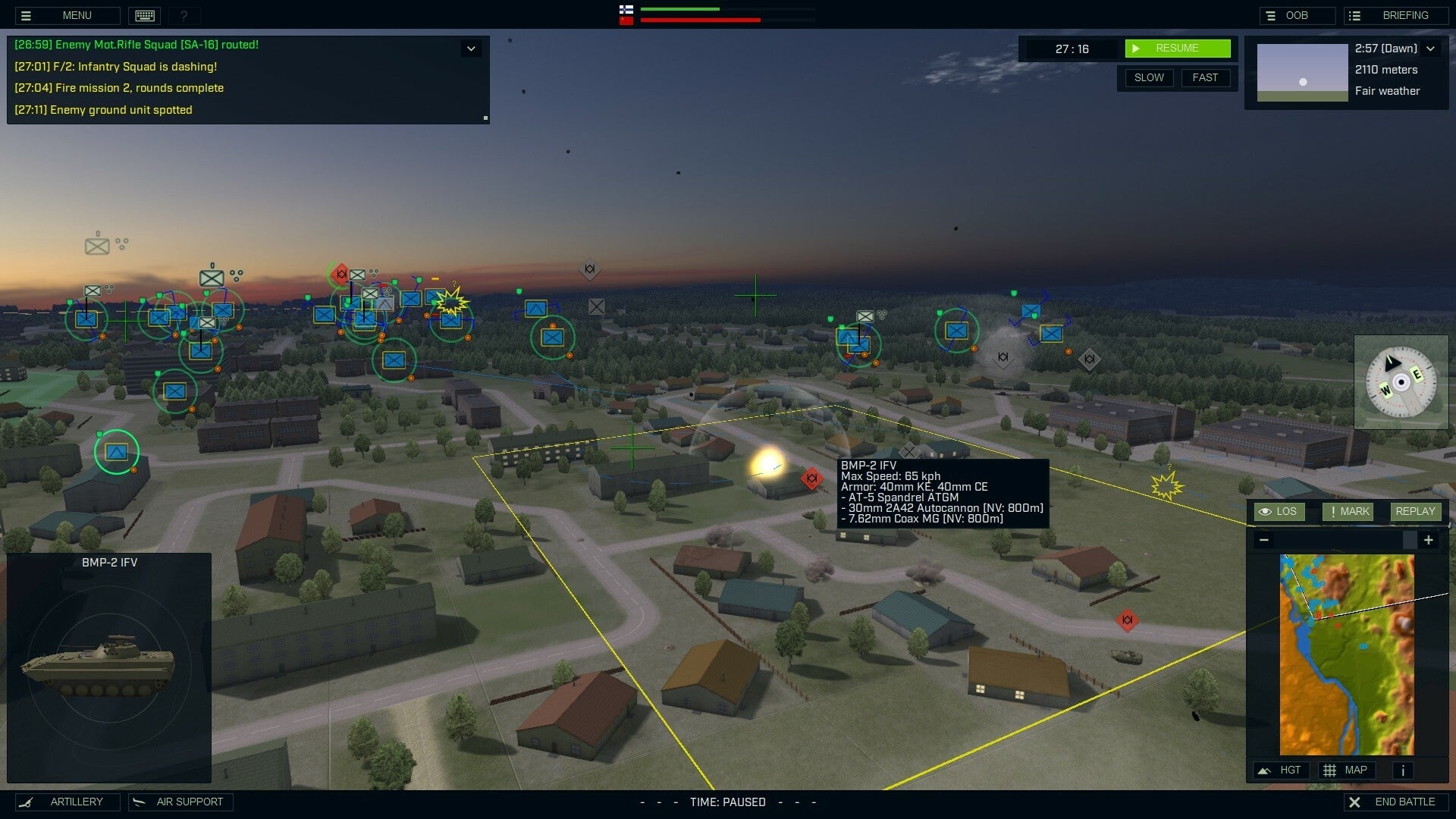
Task: Click END BATTLE at the bottom right
Action: click(x=1396, y=802)
